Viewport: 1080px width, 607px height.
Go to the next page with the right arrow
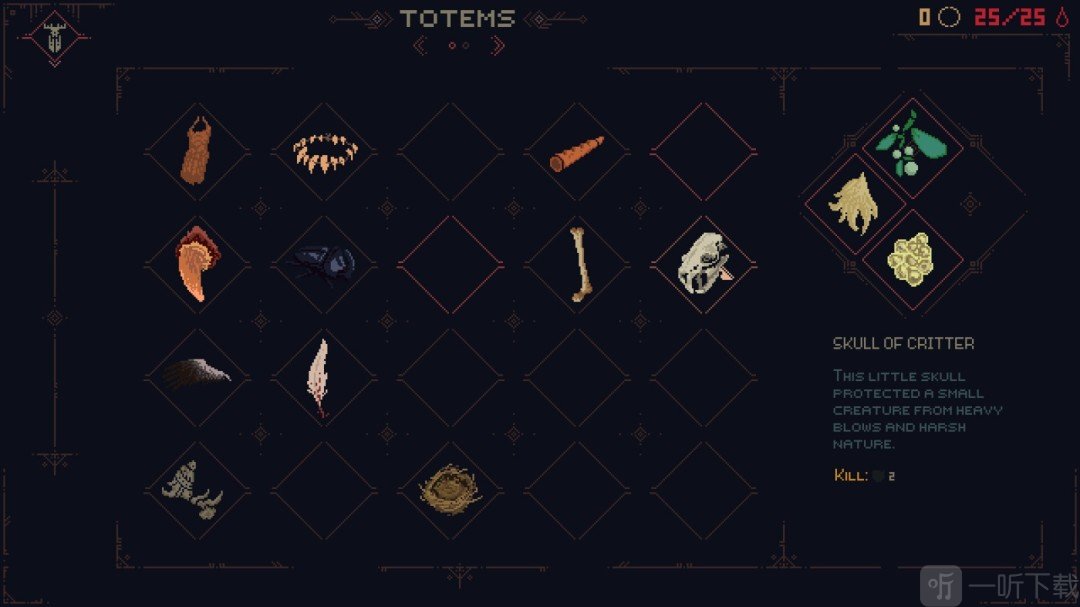click(498, 45)
